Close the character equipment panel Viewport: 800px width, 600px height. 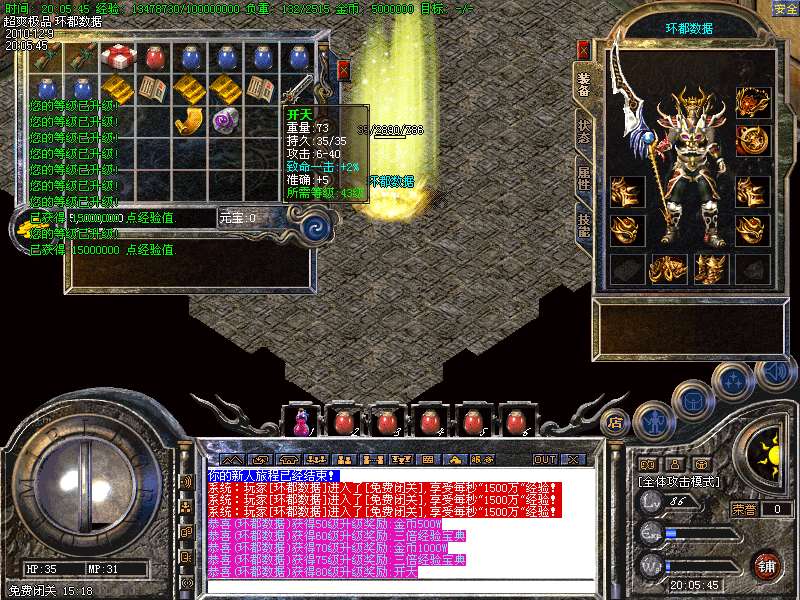(x=584, y=49)
